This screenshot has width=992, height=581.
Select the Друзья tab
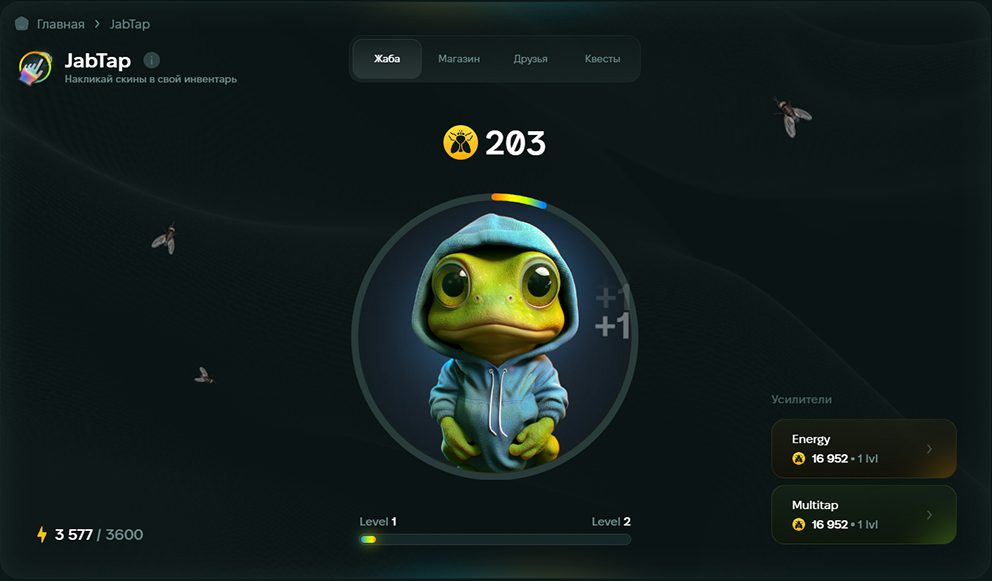point(530,59)
